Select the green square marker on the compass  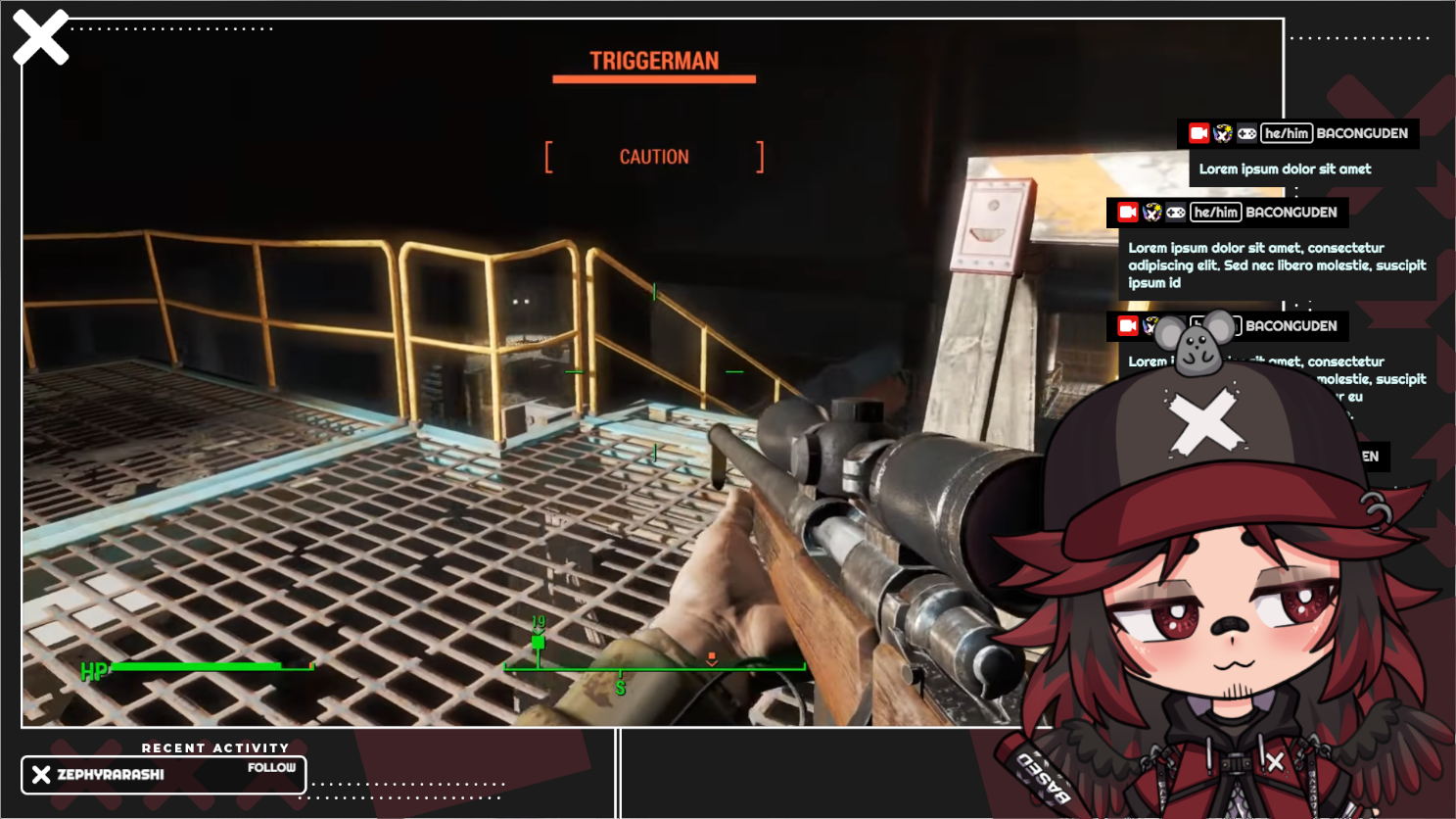[538, 643]
